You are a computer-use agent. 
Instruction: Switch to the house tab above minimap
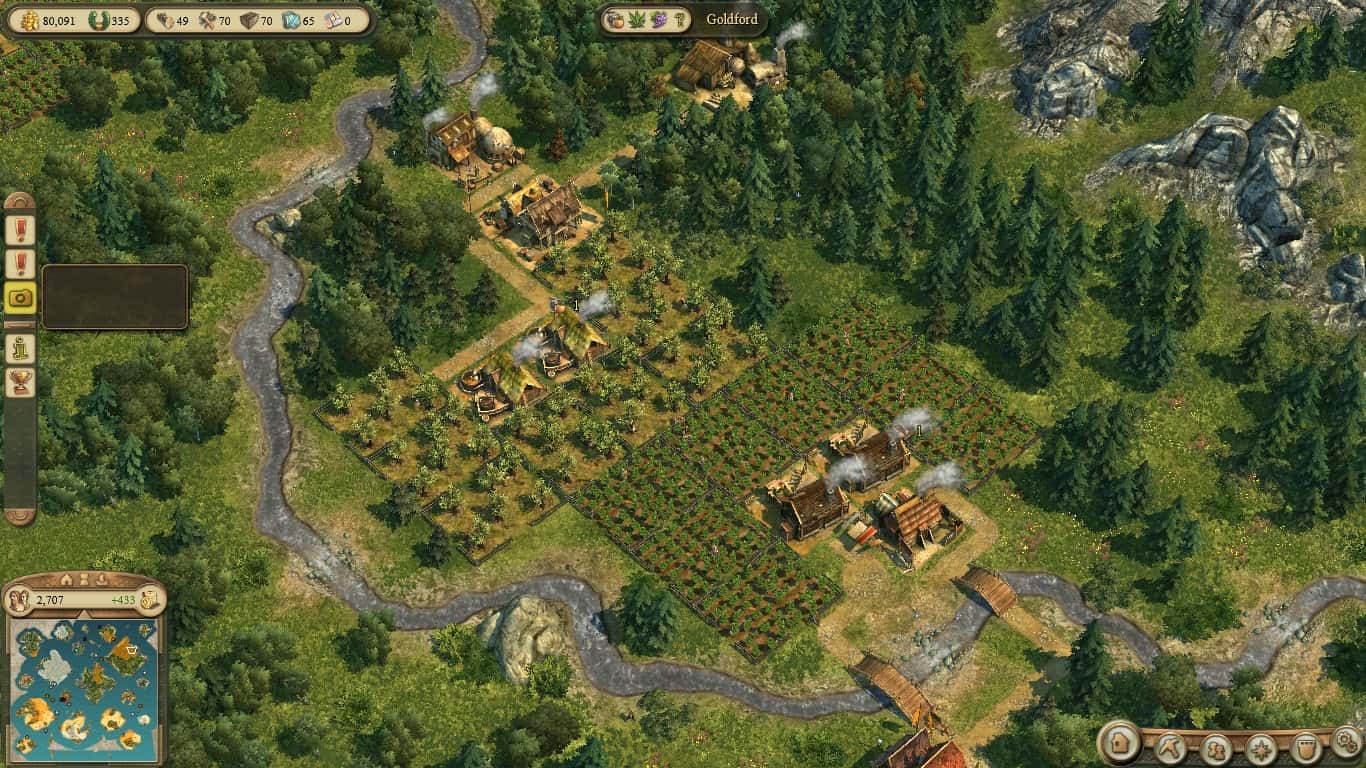click(x=67, y=579)
